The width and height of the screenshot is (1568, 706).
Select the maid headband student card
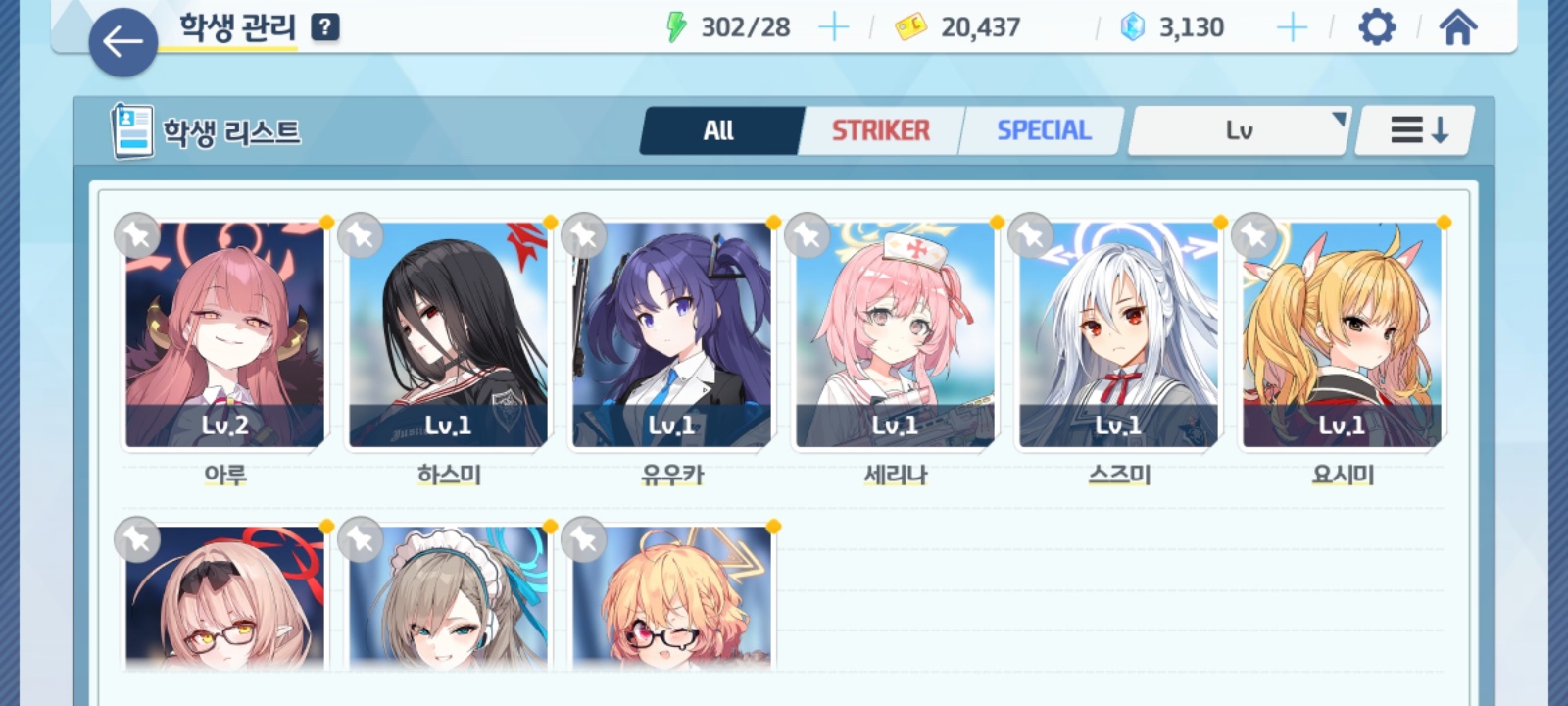click(449, 598)
